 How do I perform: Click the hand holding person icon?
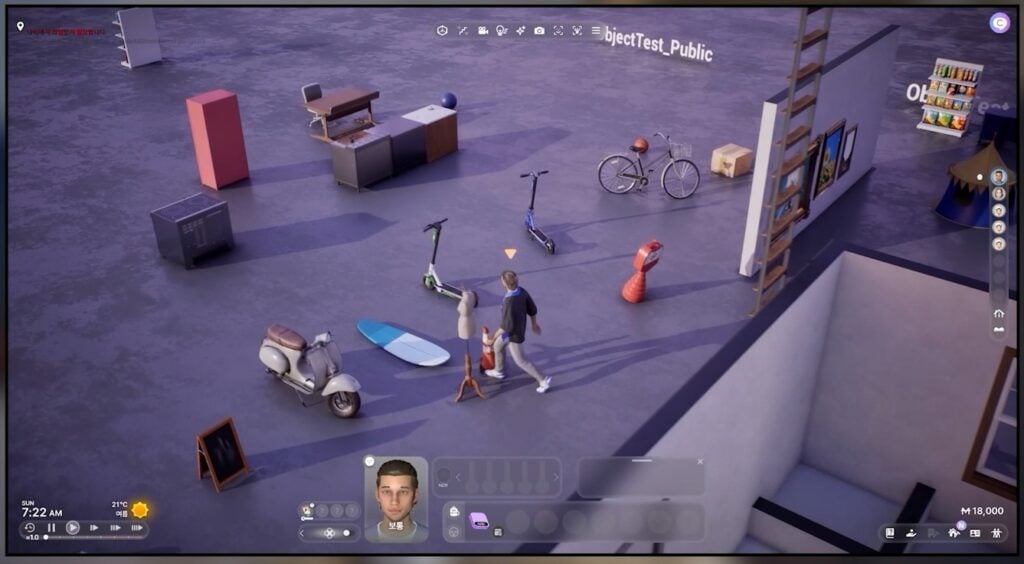coord(911,533)
